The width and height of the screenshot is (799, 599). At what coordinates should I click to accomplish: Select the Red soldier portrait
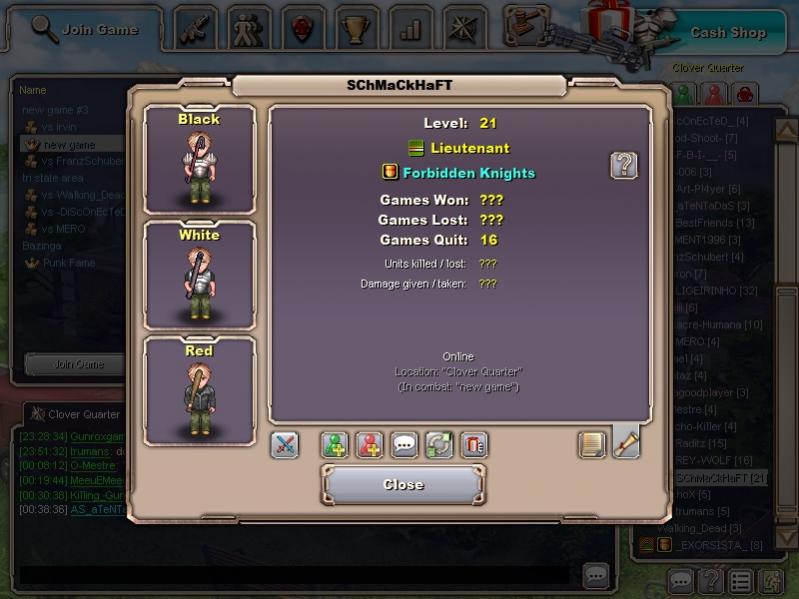[x=199, y=391]
